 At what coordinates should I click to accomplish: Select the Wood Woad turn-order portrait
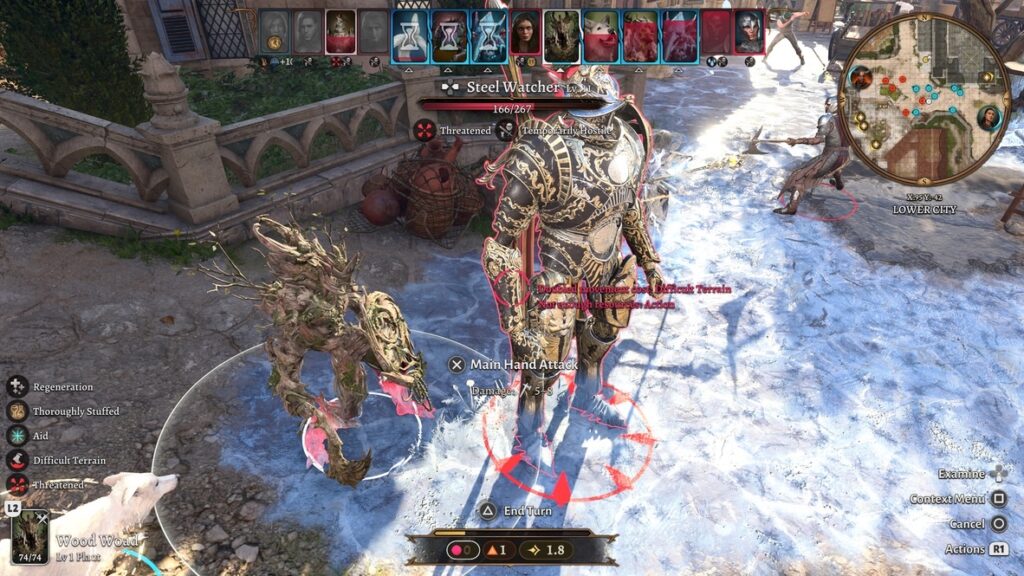pos(563,36)
